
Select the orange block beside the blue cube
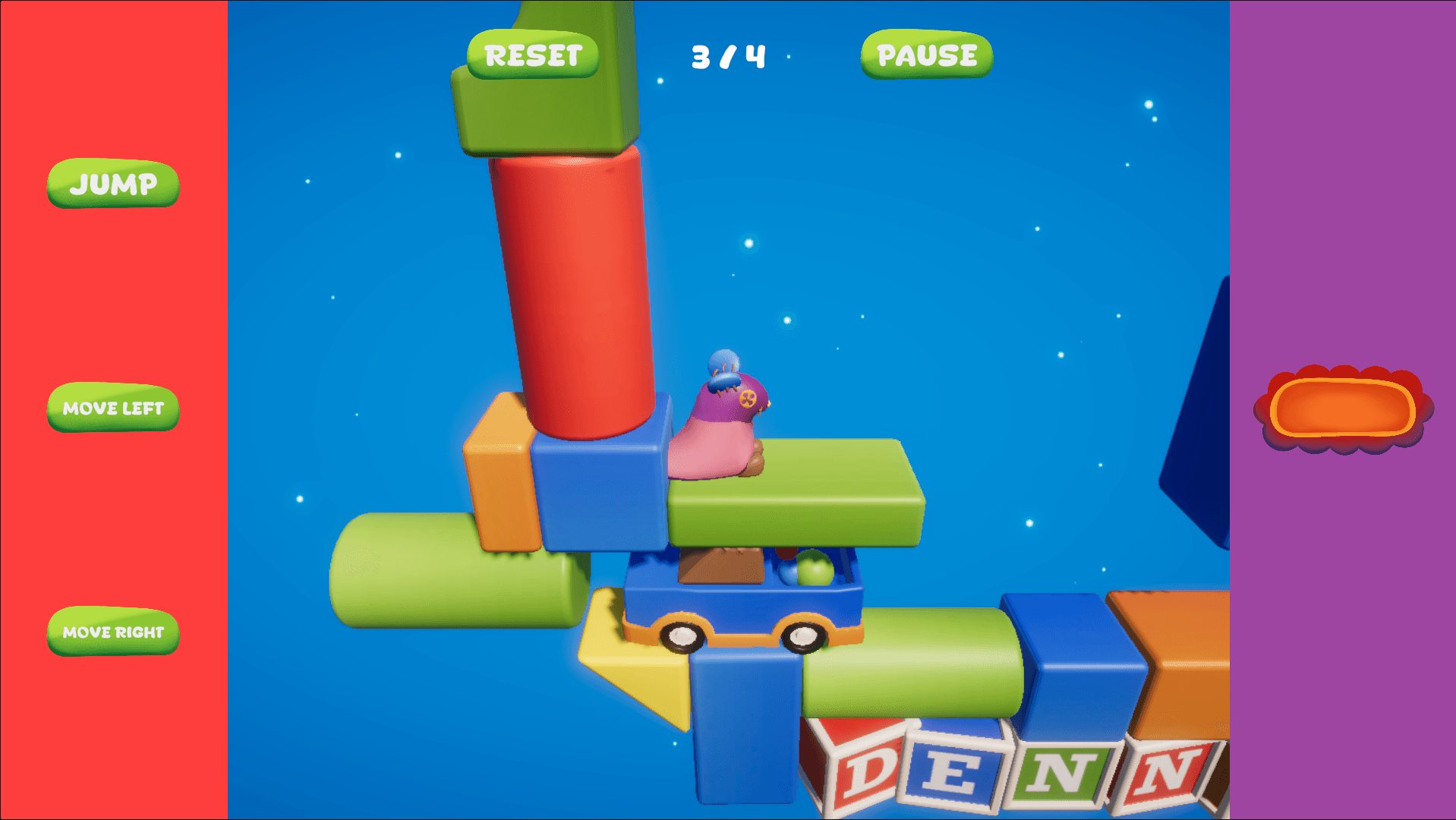(501, 486)
